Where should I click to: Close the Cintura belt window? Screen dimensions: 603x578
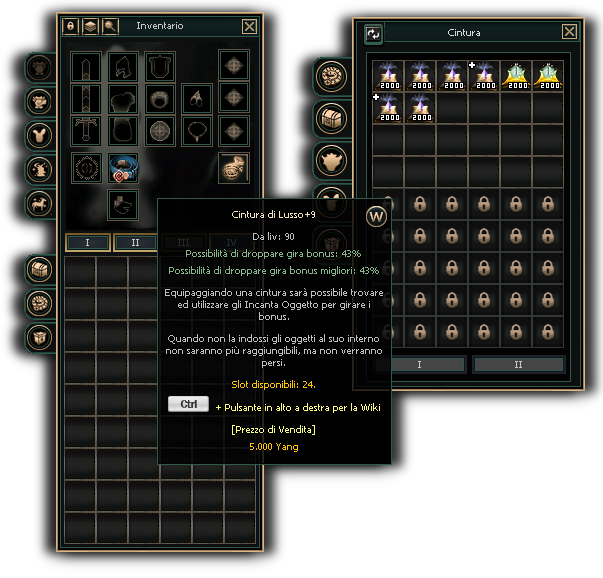coord(569,32)
